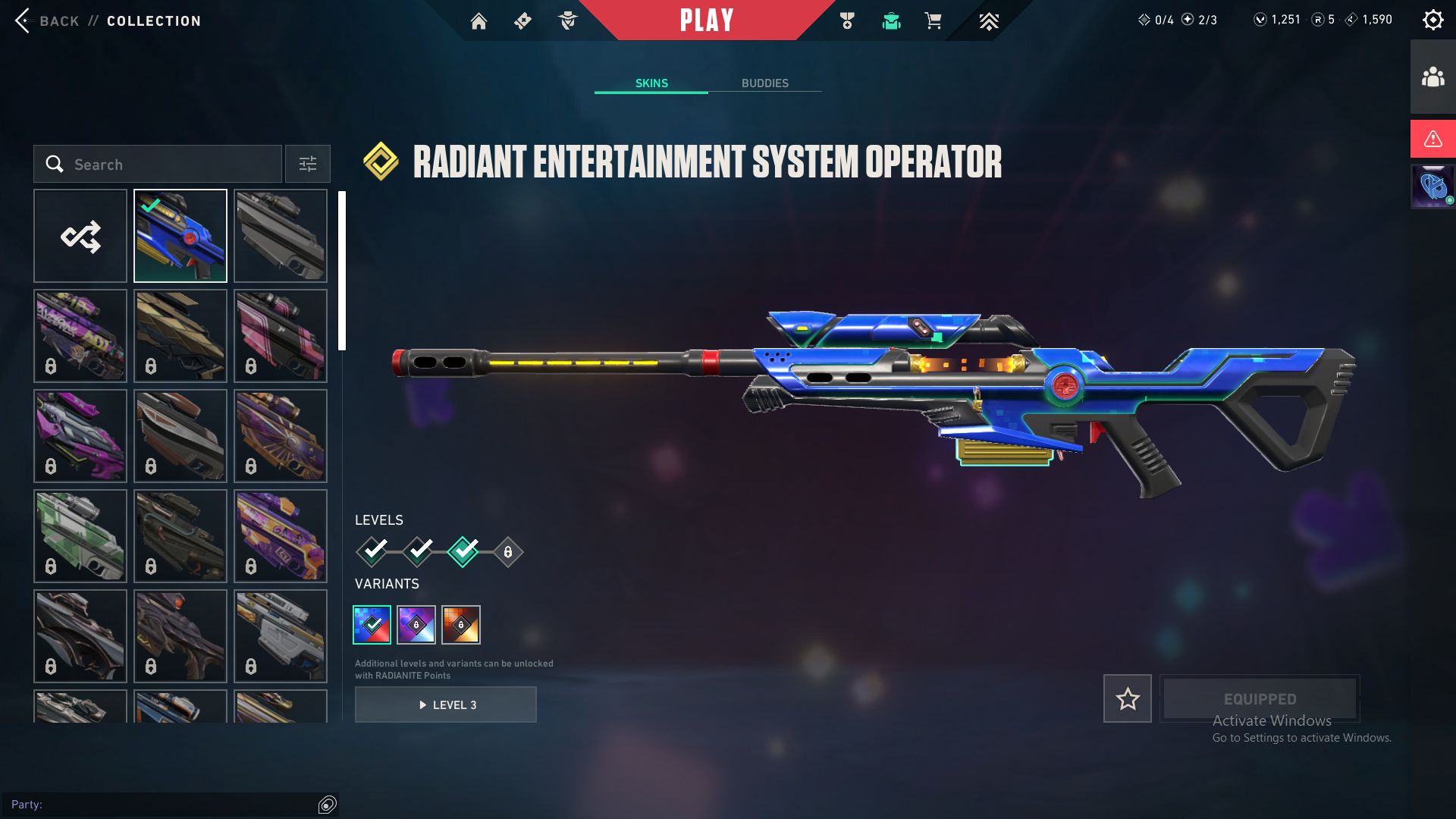Viewport: 1456px width, 819px height.
Task: Switch to the Buddies tab
Action: coord(764,83)
